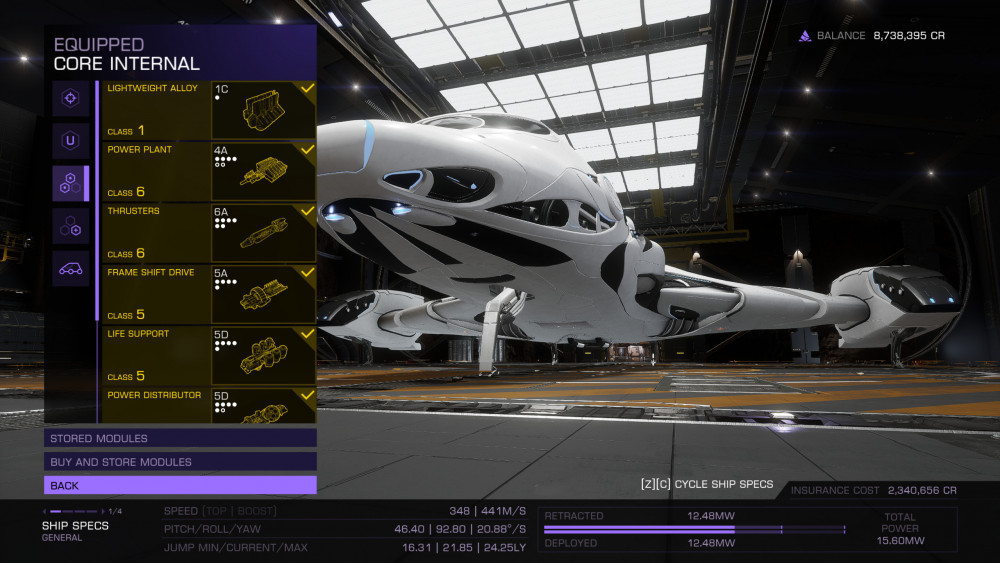Viewport: 1000px width, 563px height.
Task: Go back with the Back button
Action: 180,485
